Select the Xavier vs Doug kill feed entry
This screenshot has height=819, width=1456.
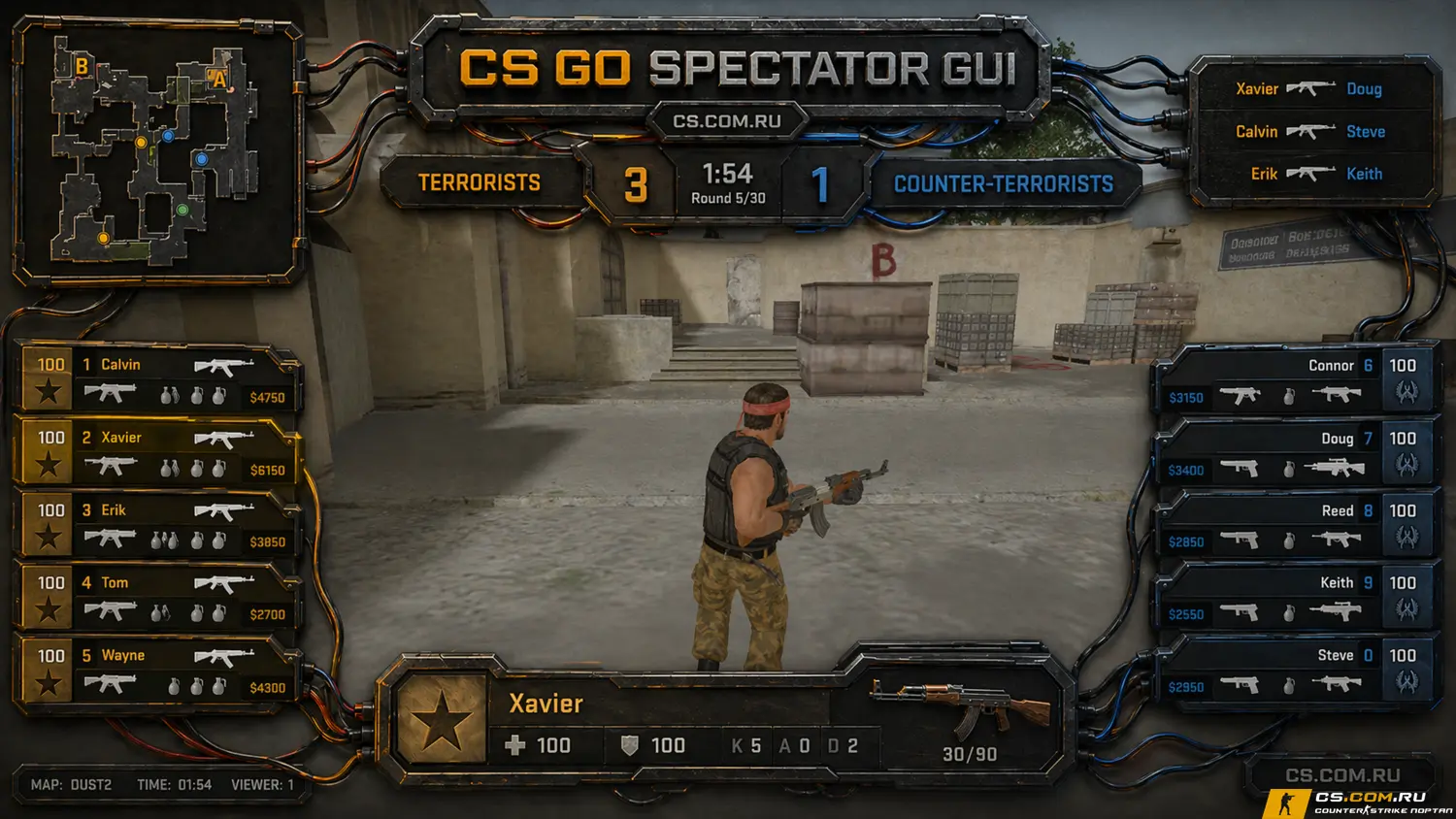click(1309, 89)
